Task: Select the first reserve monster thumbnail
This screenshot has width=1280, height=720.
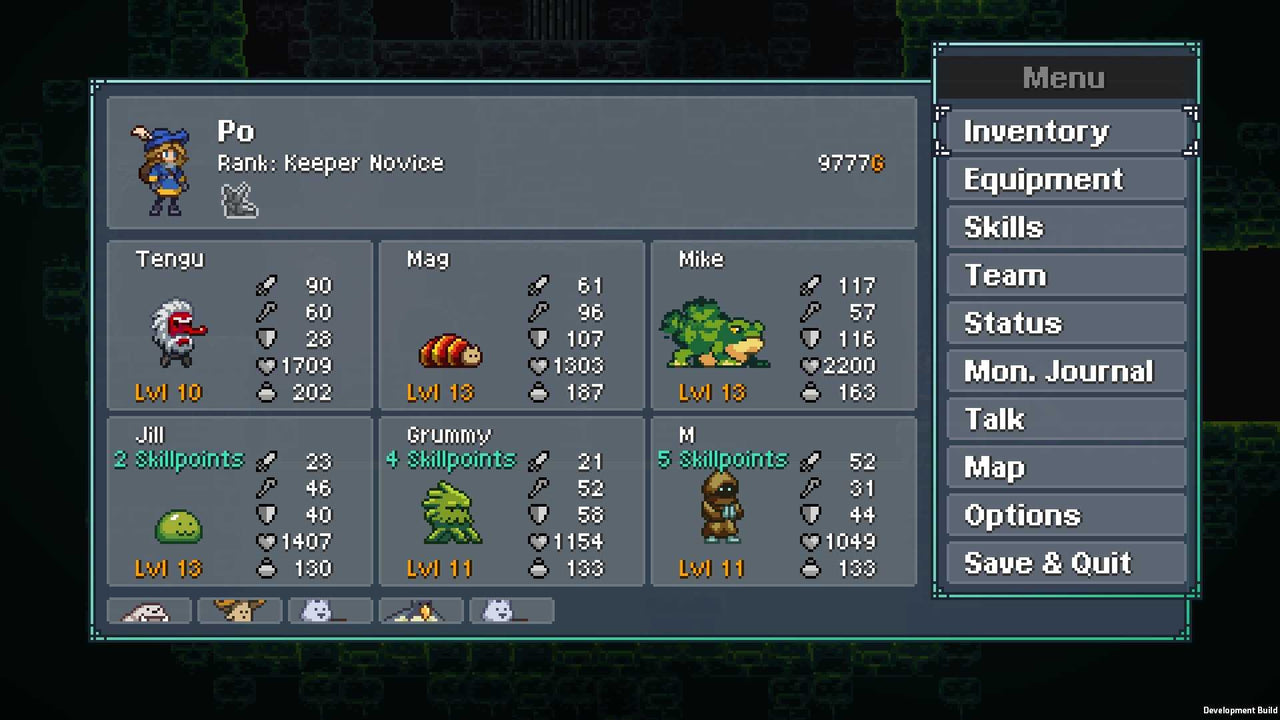Action: pos(148,611)
